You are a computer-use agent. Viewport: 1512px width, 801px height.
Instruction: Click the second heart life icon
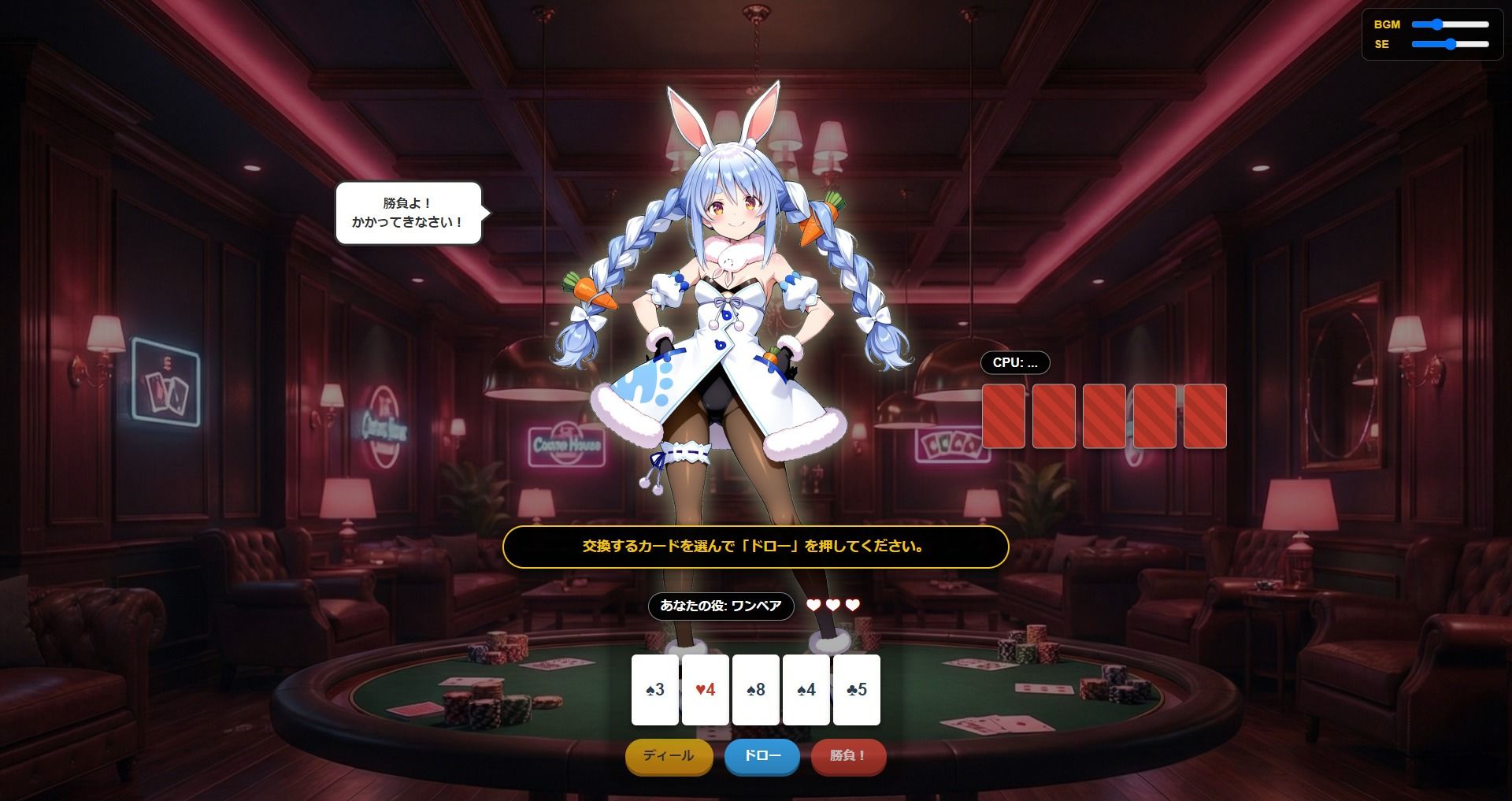[832, 606]
